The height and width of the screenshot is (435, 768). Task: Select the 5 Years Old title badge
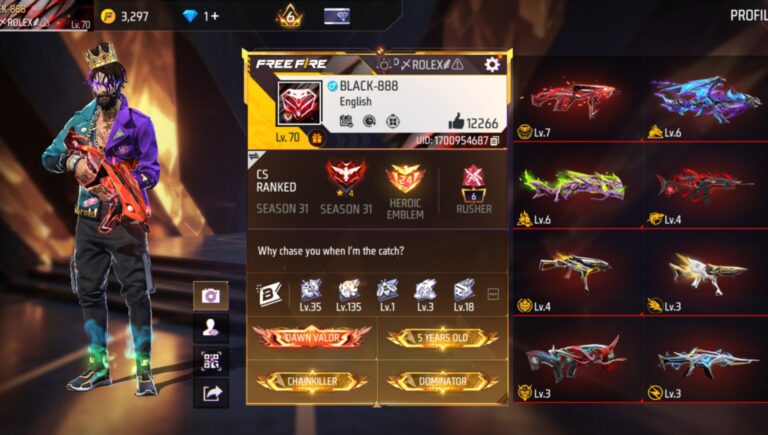click(x=442, y=337)
